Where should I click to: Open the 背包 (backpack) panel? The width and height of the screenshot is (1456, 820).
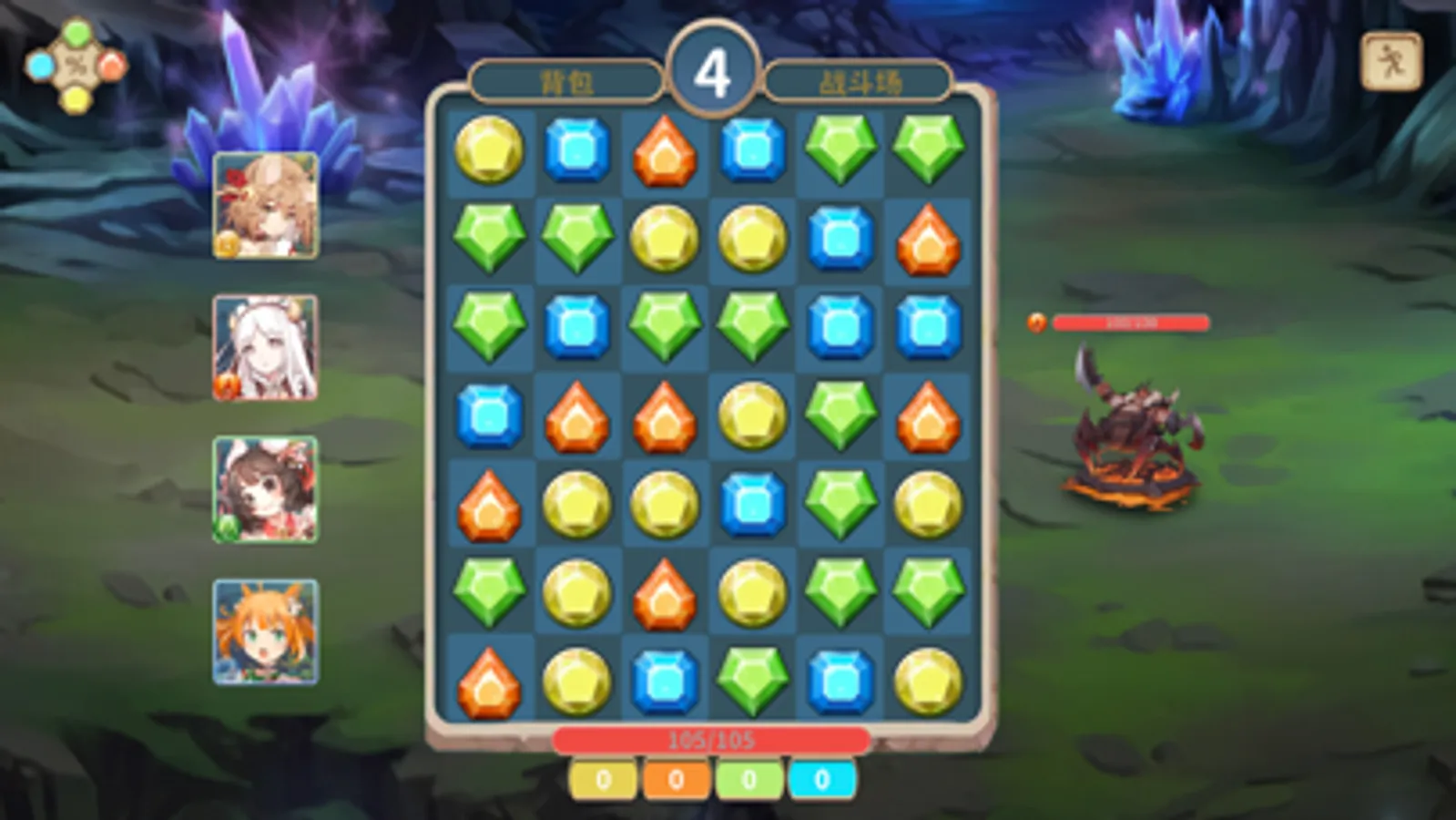(565, 80)
